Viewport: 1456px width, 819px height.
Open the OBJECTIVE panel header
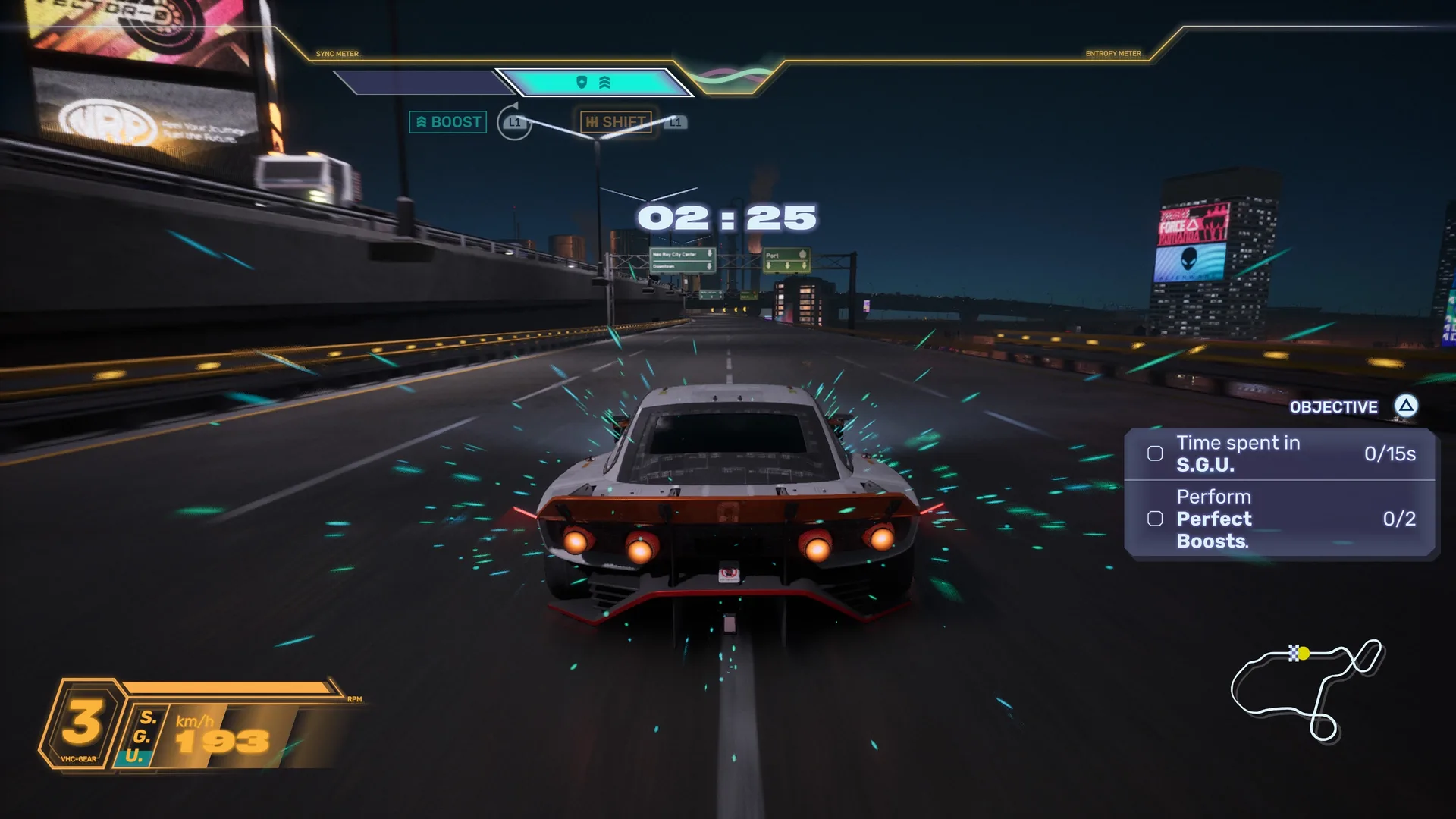click(x=1333, y=407)
